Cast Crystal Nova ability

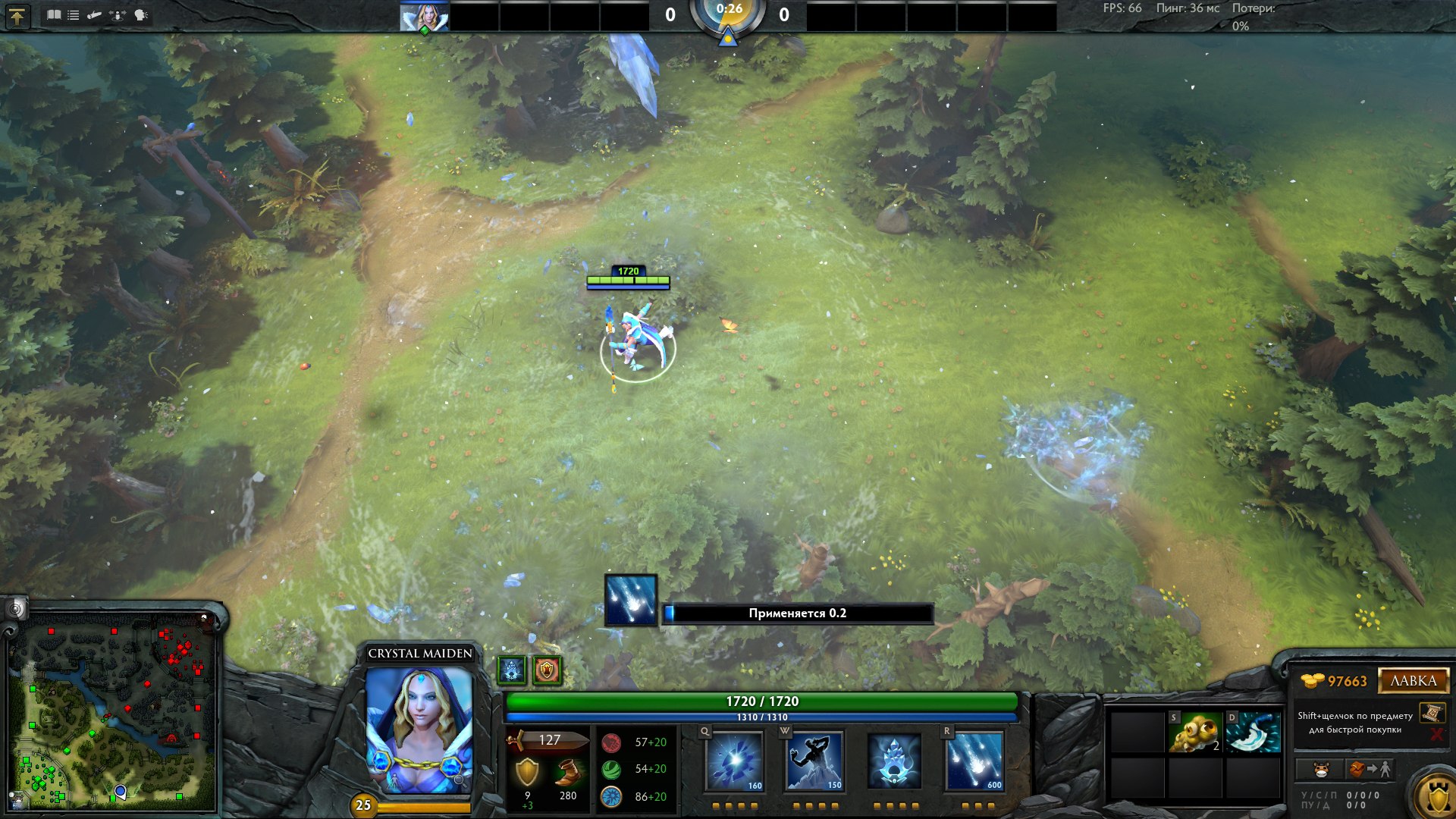click(x=734, y=761)
